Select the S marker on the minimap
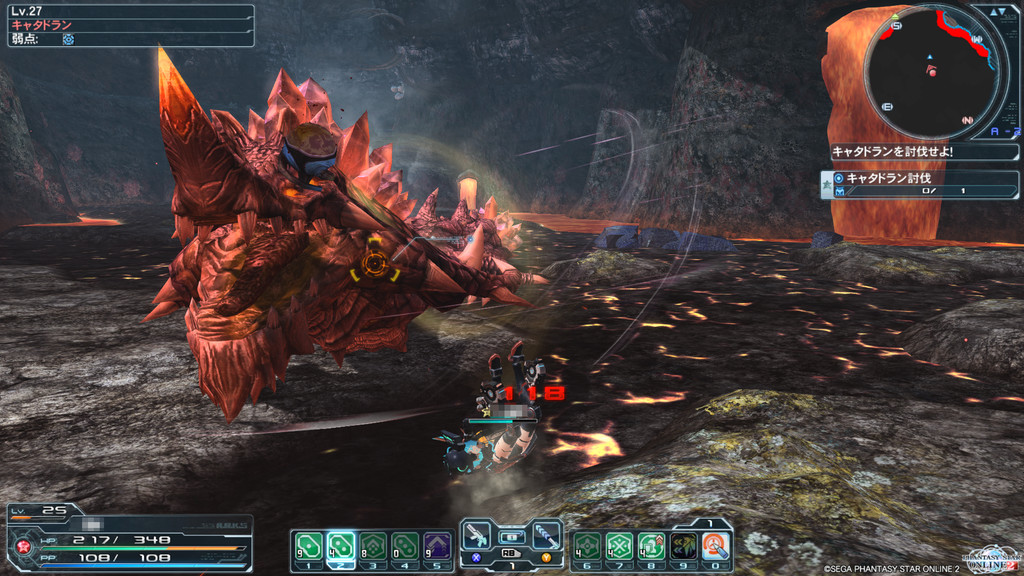This screenshot has height=576, width=1024. pos(896,26)
